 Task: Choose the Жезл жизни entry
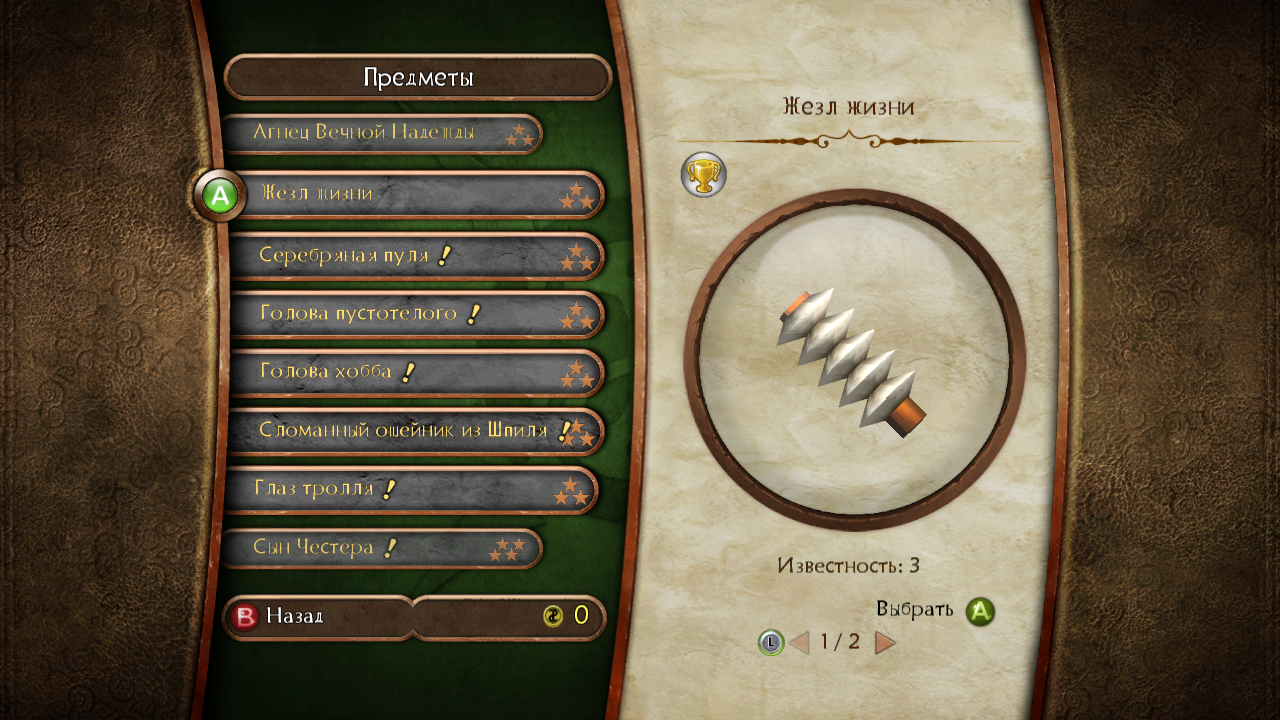pos(416,194)
